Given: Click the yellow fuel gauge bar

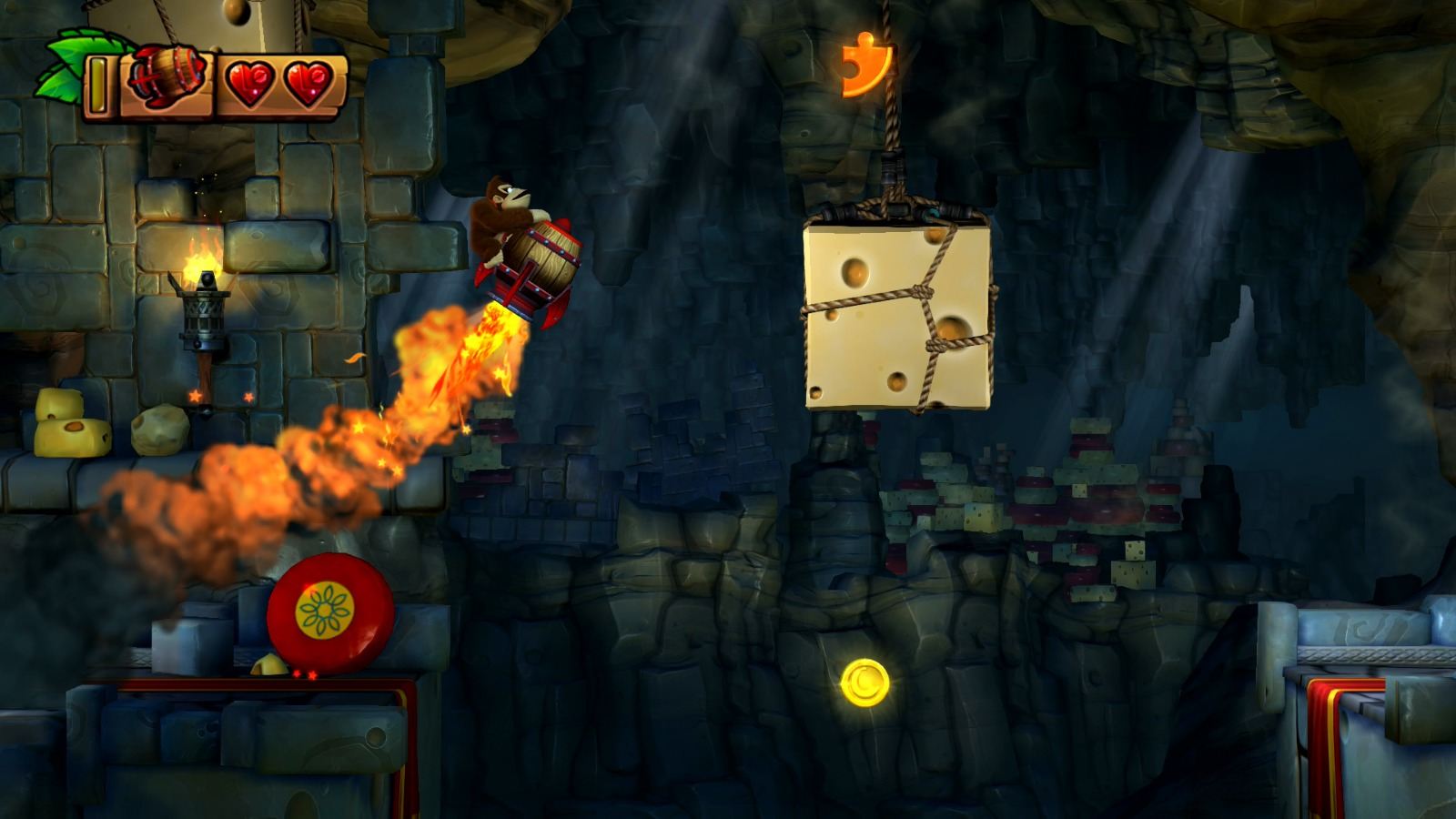Looking at the screenshot, I should click(x=97, y=86).
